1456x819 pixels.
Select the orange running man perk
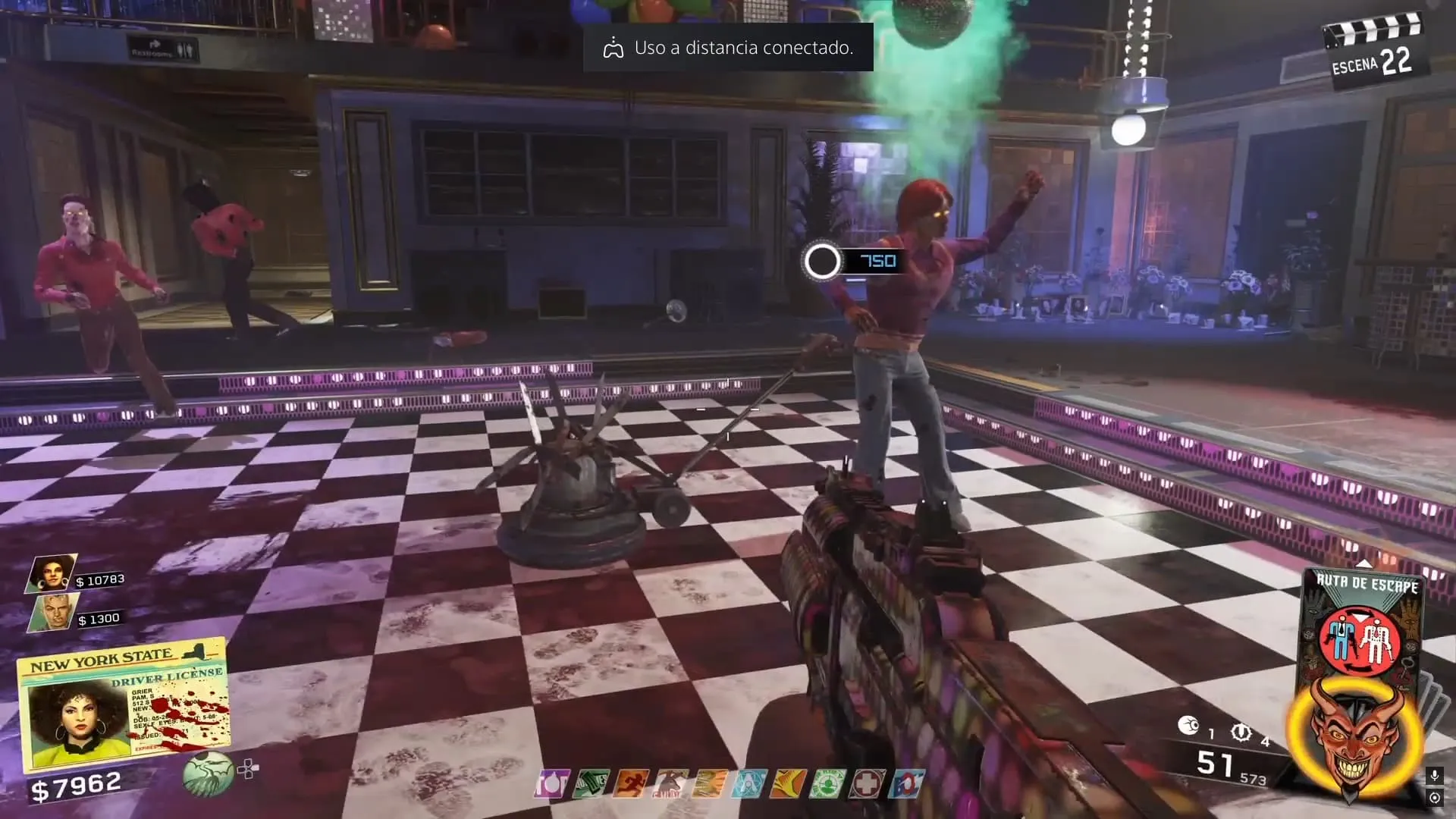coord(631,784)
